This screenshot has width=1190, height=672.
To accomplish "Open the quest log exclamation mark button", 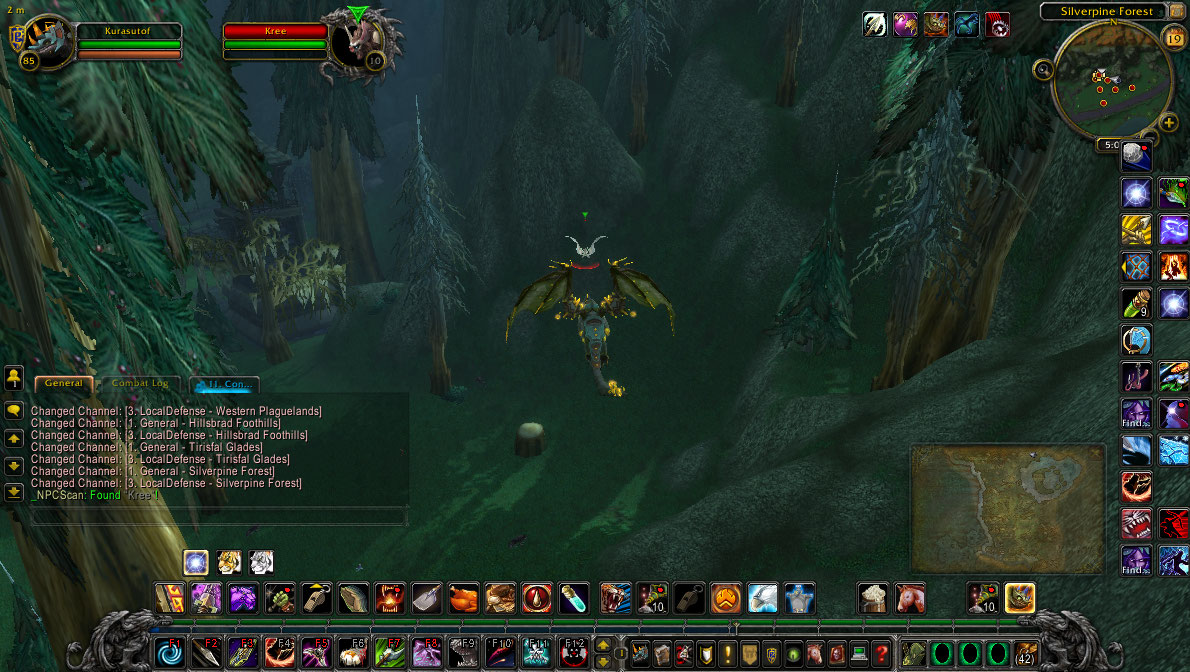I will pyautogui.click(x=726, y=654).
